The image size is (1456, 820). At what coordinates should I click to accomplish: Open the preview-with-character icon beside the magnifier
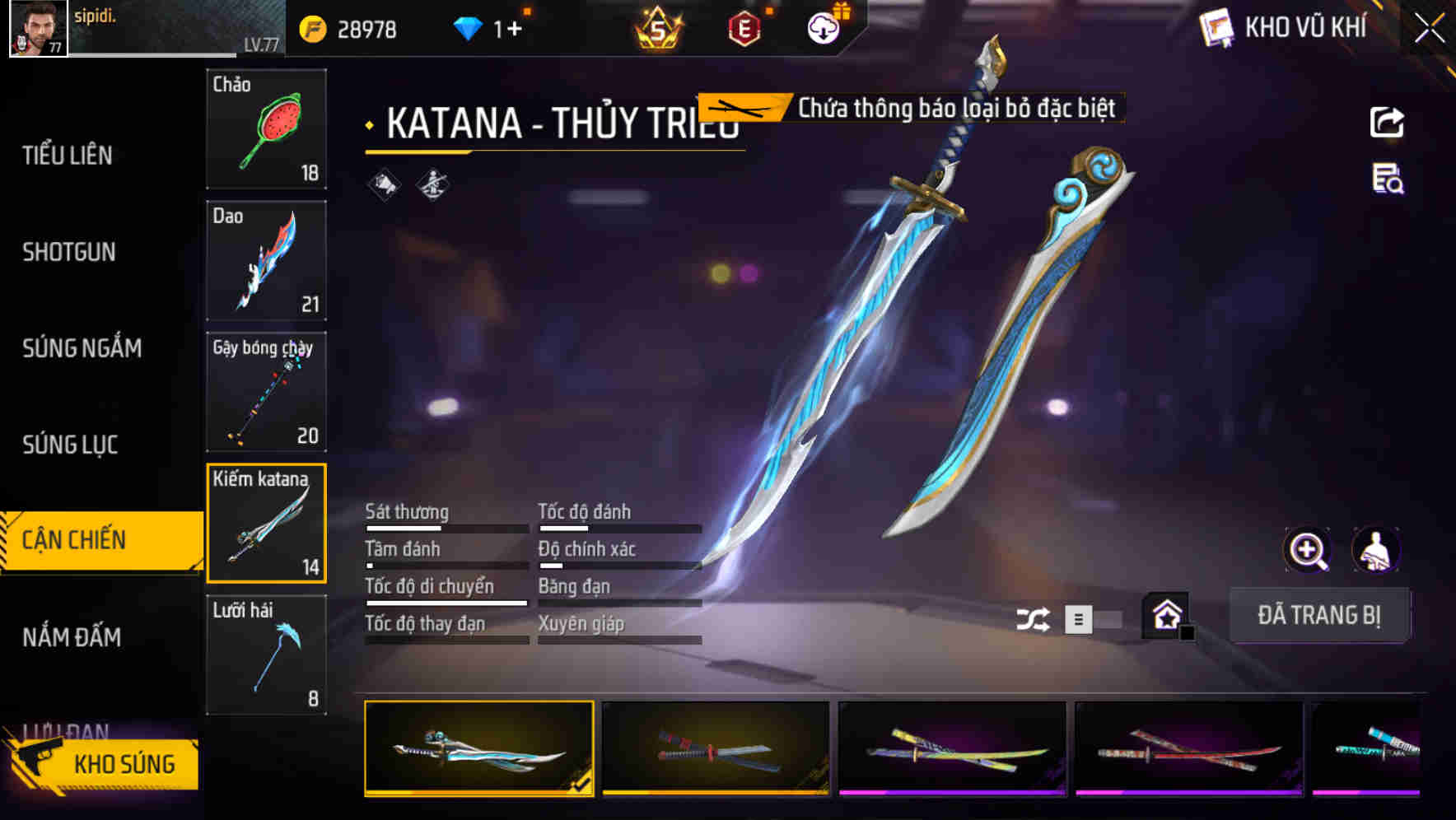1374,550
